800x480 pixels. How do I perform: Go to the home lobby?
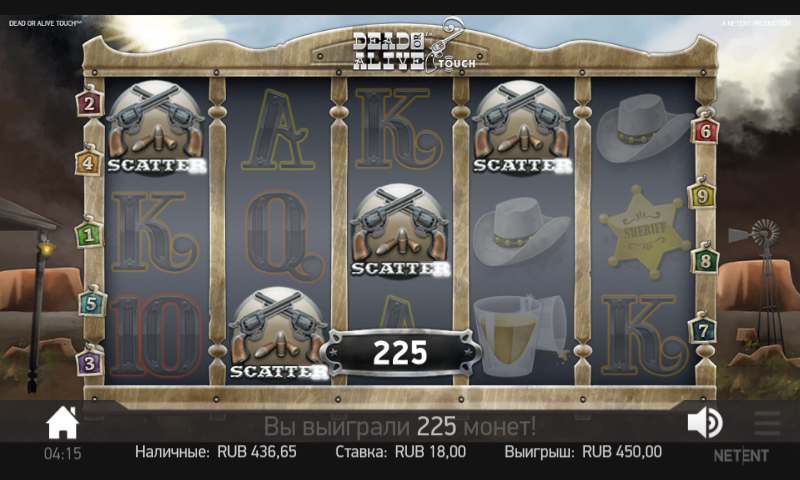tap(62, 423)
